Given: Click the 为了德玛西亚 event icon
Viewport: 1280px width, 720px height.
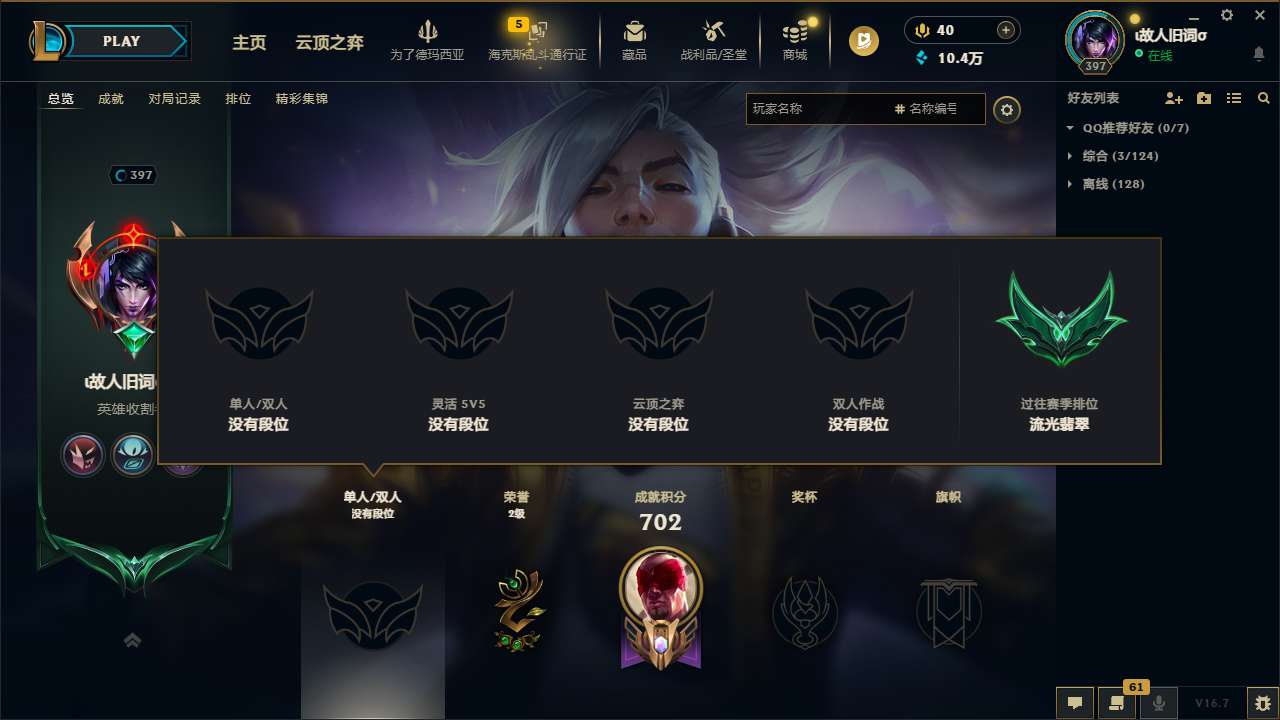Looking at the screenshot, I should click(428, 40).
